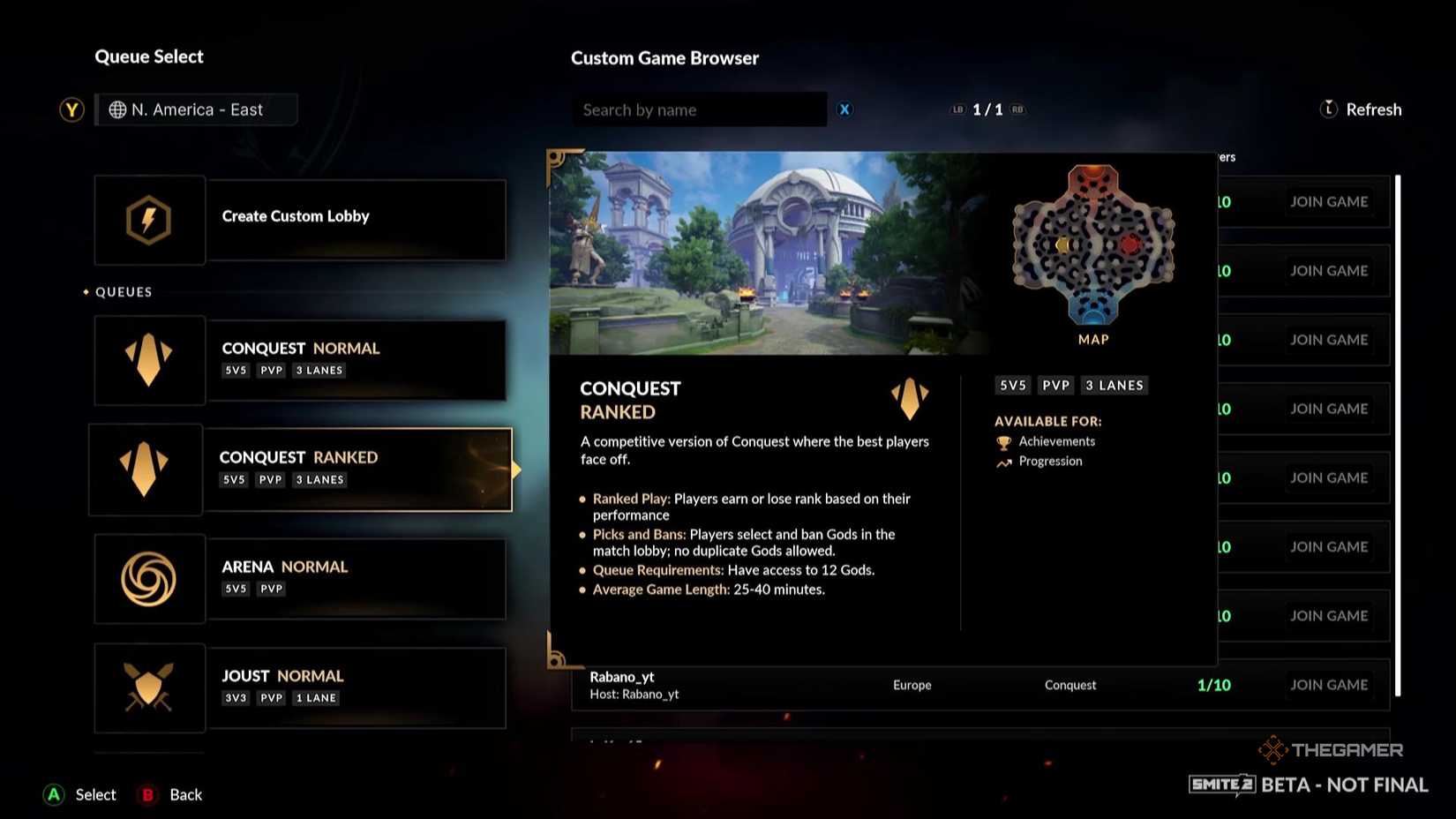Select the Conquest Normal queue icon
This screenshot has height=819, width=1456.
tap(149, 360)
